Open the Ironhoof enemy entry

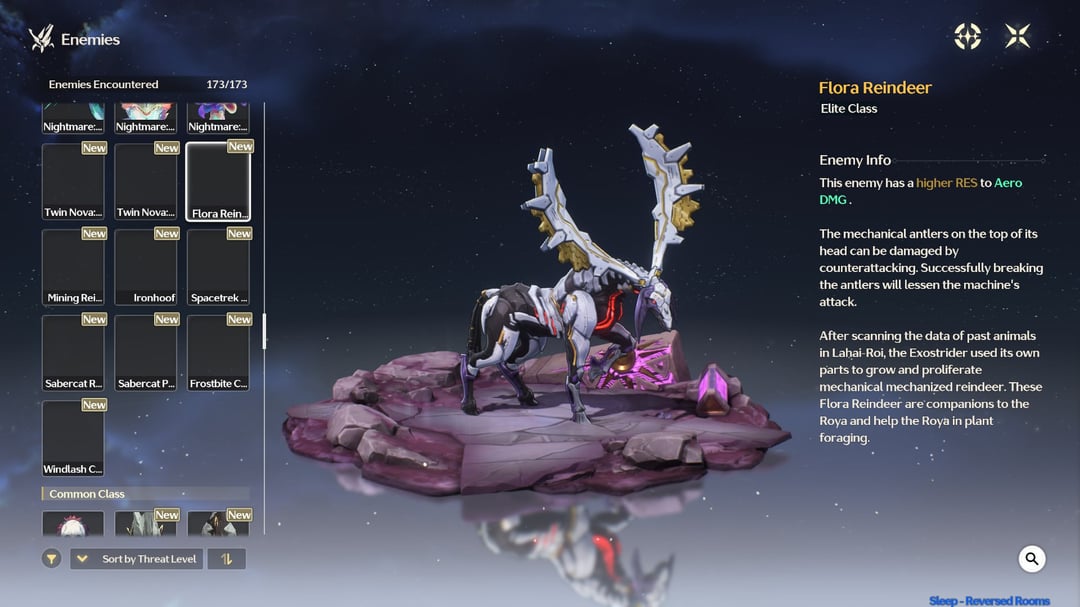(146, 267)
